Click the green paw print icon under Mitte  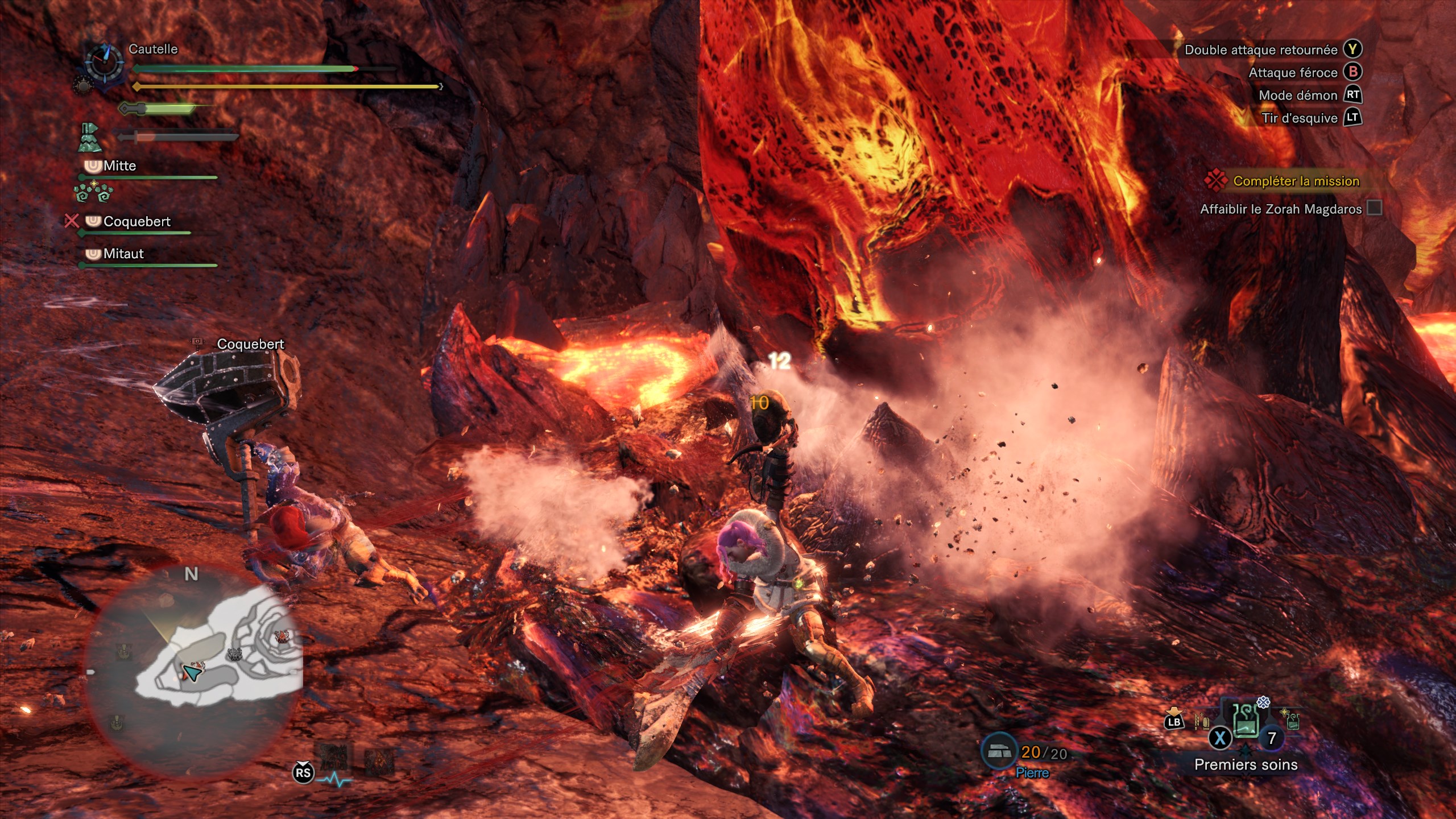click(93, 192)
